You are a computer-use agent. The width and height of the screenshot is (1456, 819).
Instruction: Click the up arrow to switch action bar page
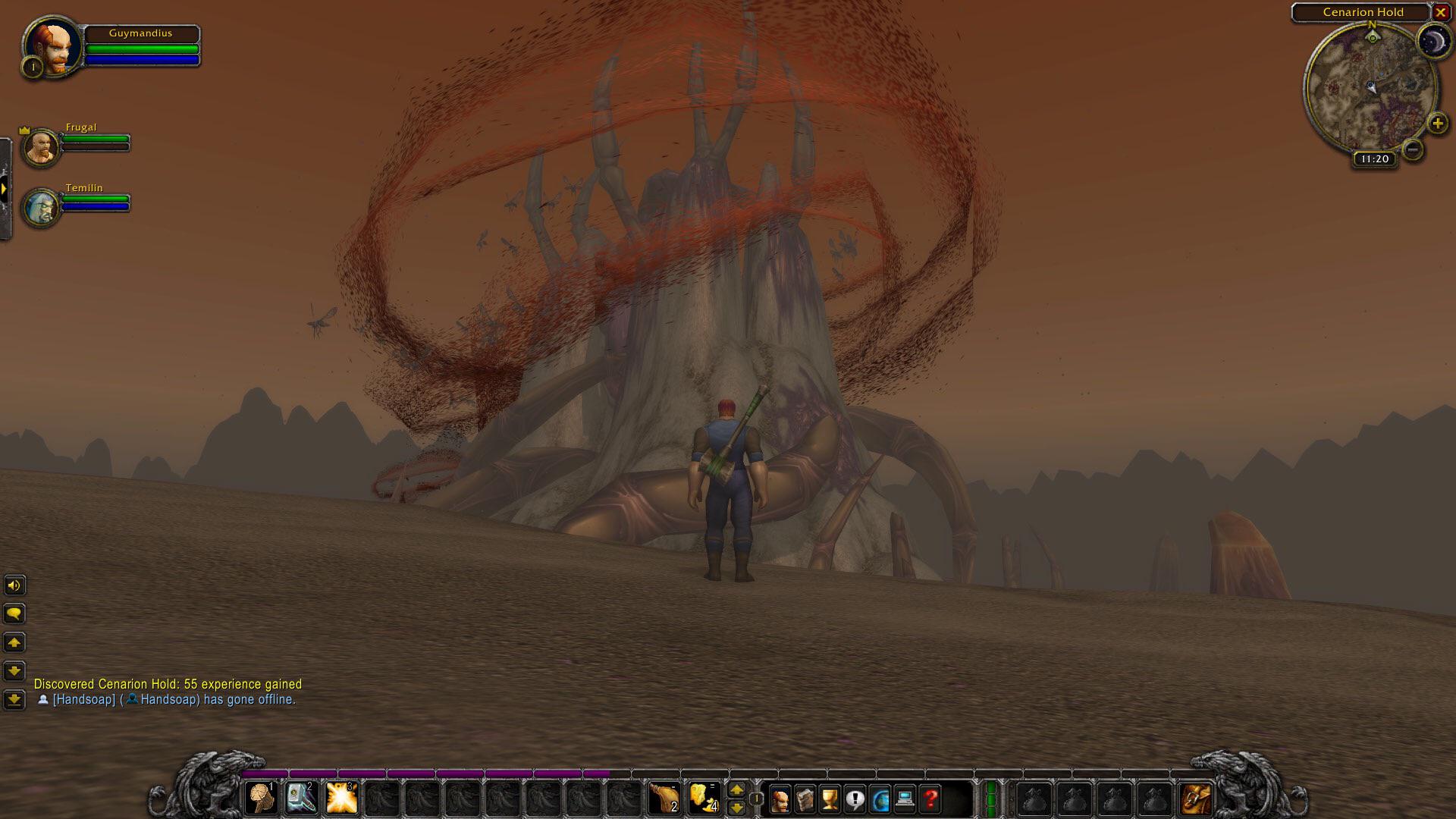pos(736,790)
